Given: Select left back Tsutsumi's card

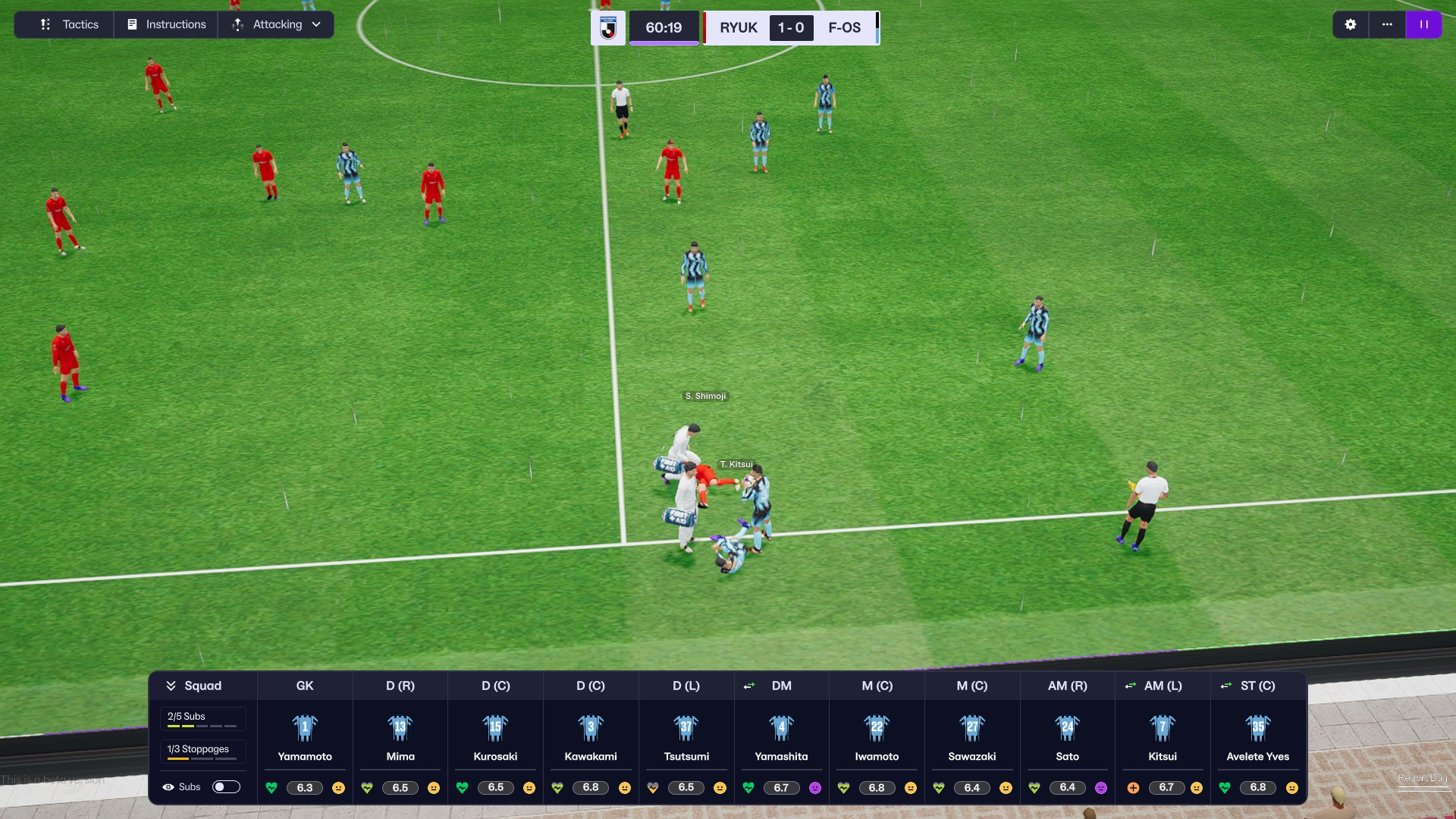Looking at the screenshot, I should pos(686,737).
